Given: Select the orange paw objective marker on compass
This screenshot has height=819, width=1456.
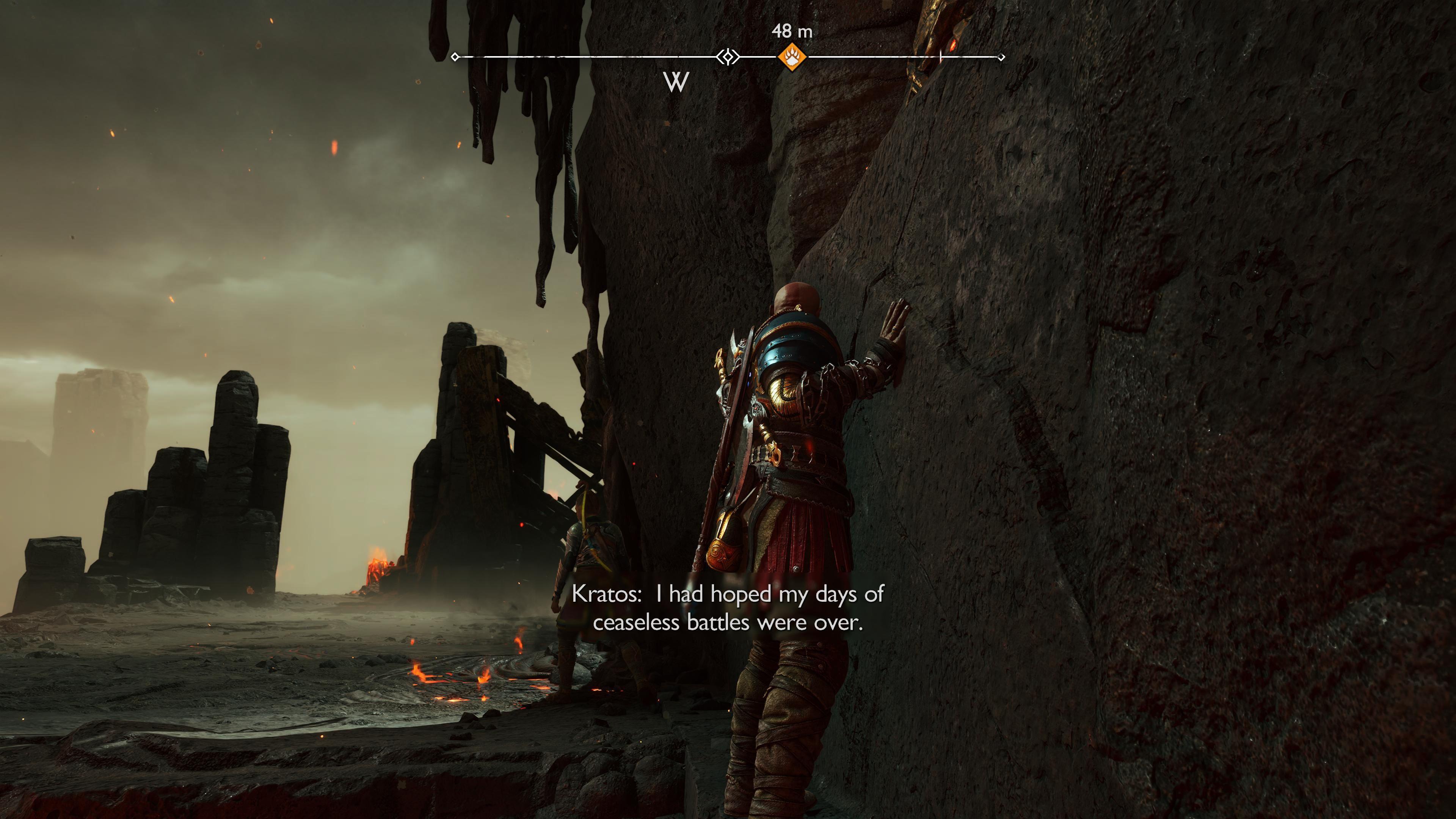Looking at the screenshot, I should click(792, 57).
